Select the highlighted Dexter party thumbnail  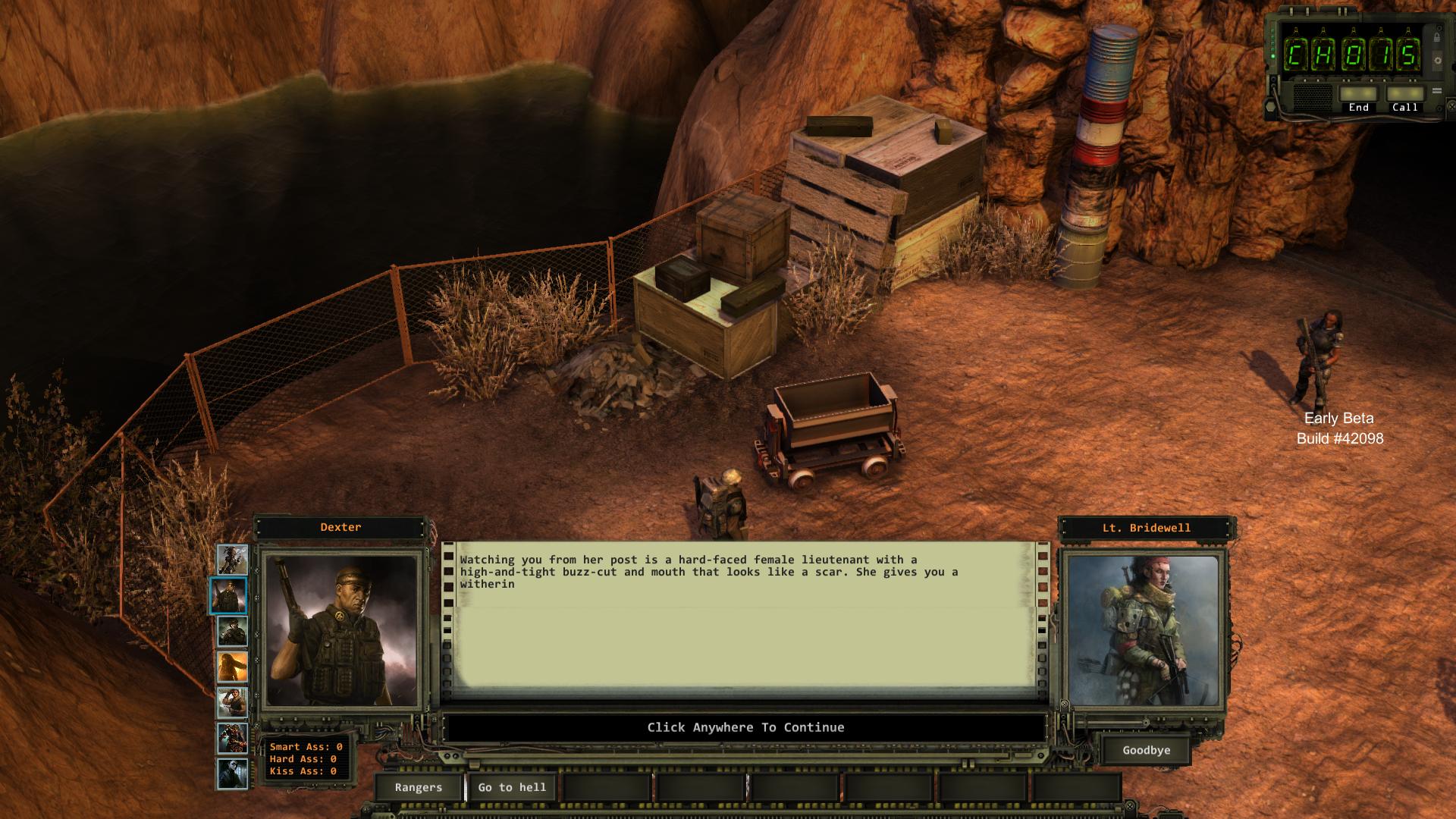pos(228,595)
